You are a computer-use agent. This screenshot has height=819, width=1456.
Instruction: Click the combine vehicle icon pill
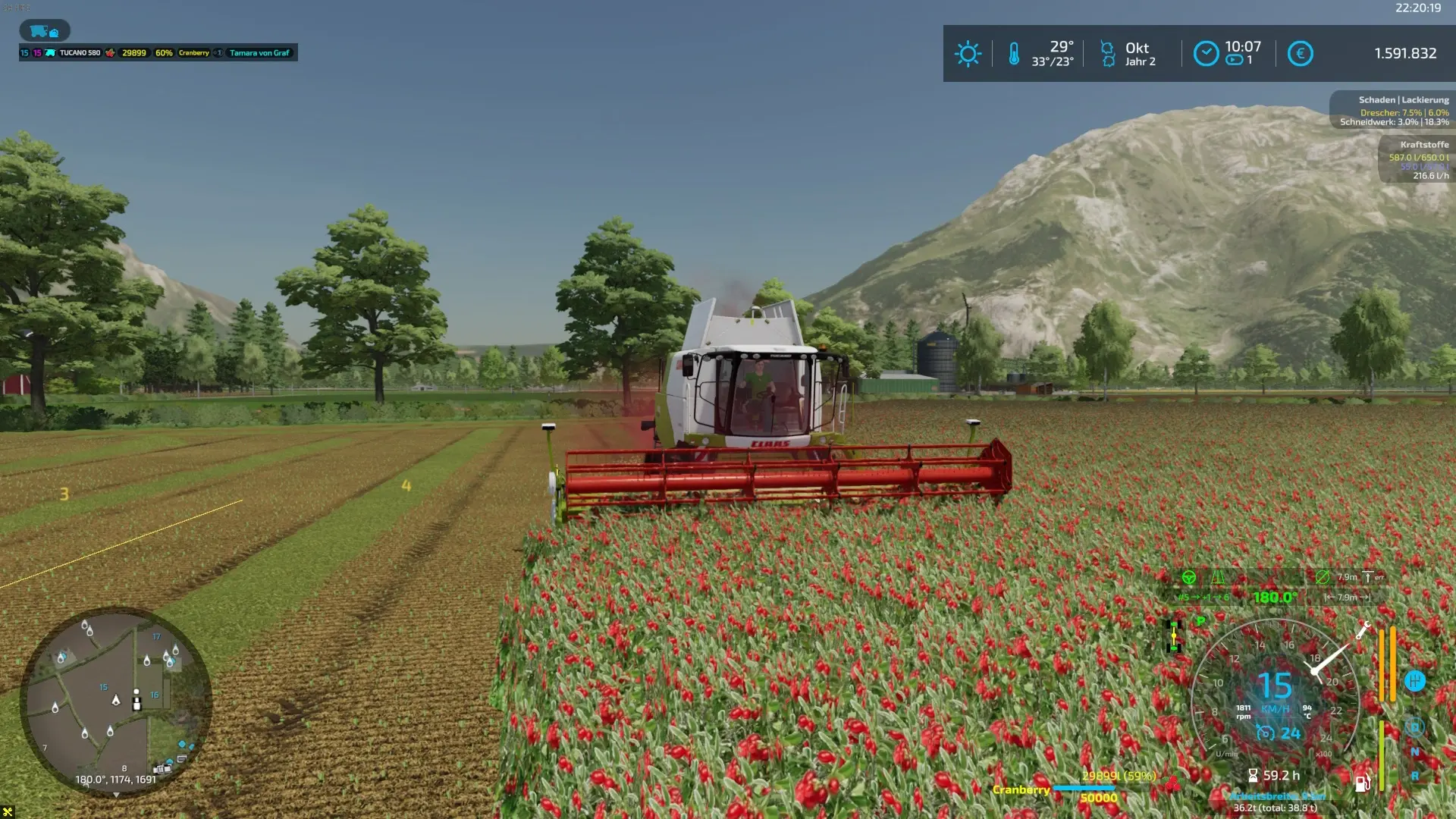pyautogui.click(x=45, y=31)
